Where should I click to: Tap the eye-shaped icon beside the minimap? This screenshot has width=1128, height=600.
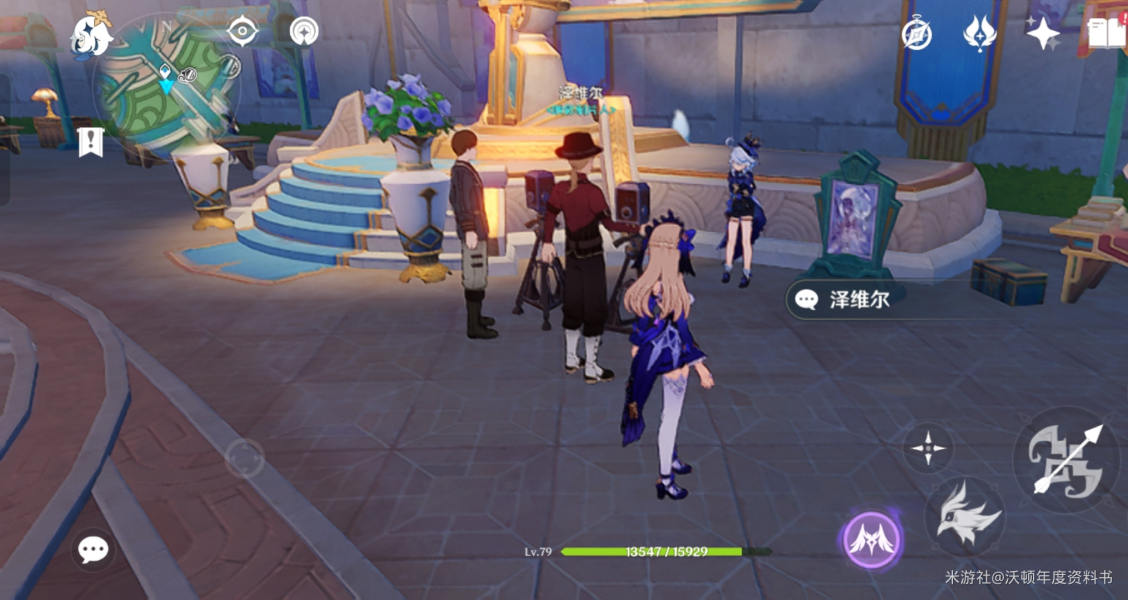[x=242, y=30]
